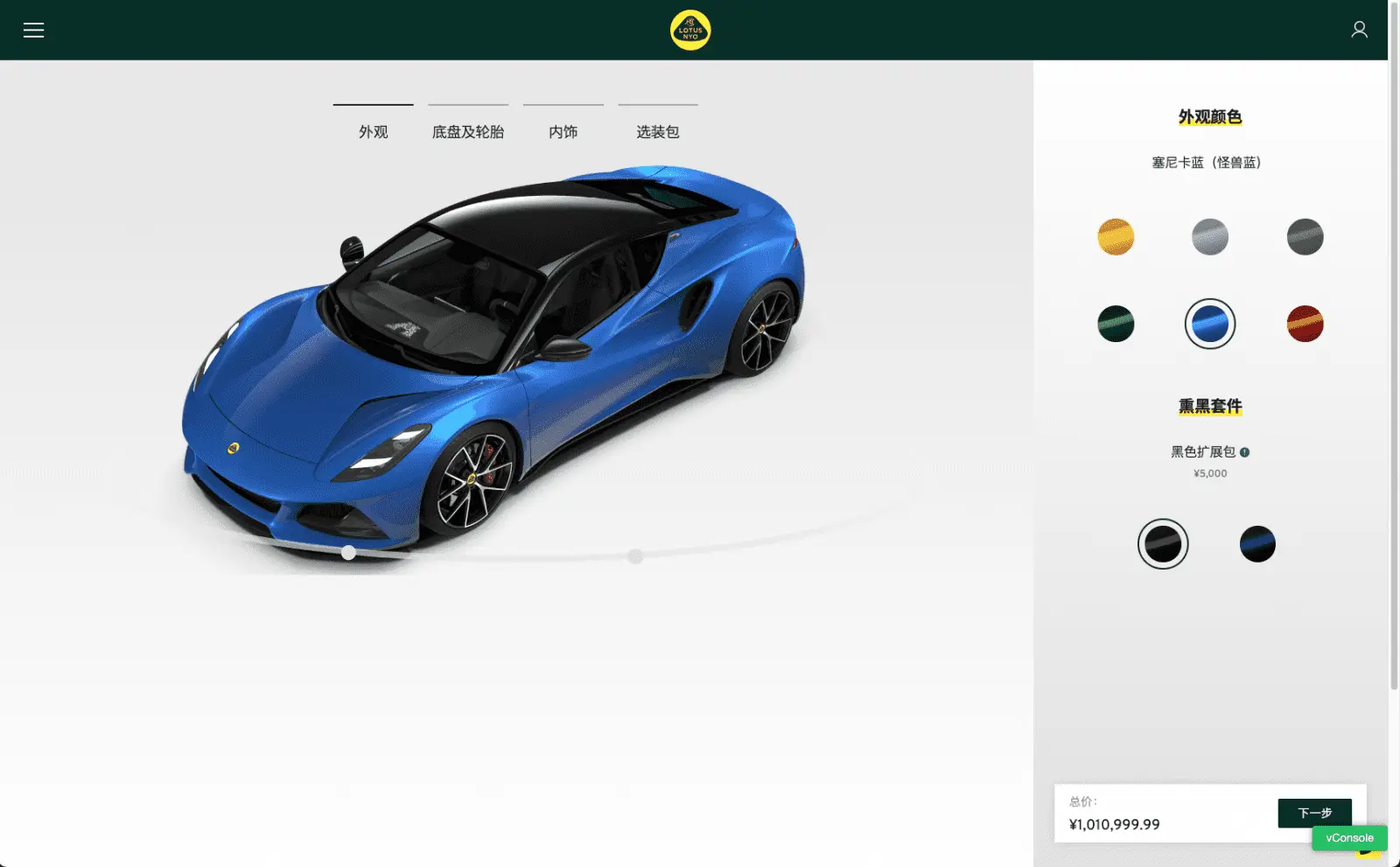Open the user account icon
1400x867 pixels.
pyautogui.click(x=1359, y=30)
